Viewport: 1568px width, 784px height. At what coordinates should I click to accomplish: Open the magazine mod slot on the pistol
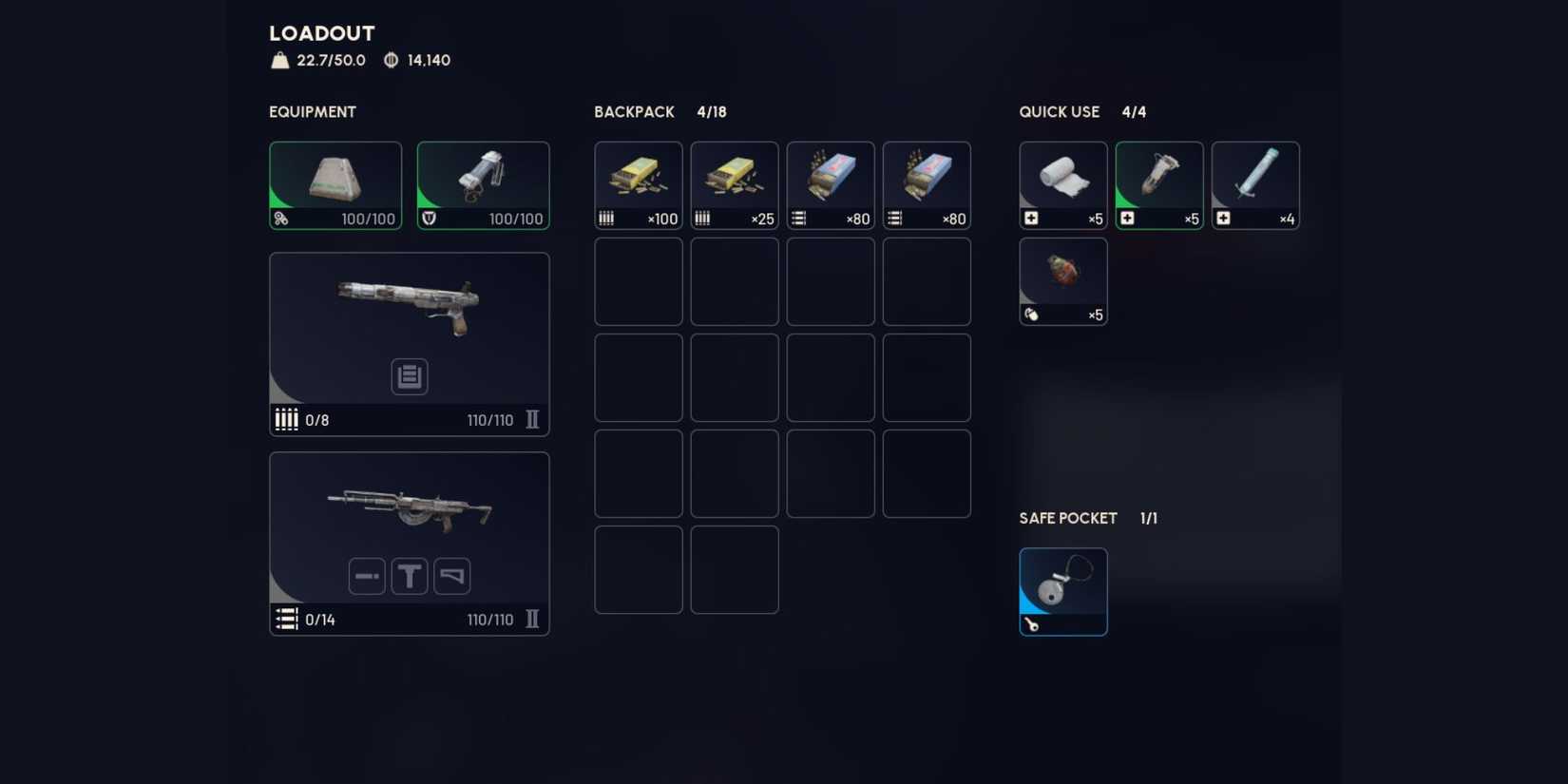coord(409,376)
